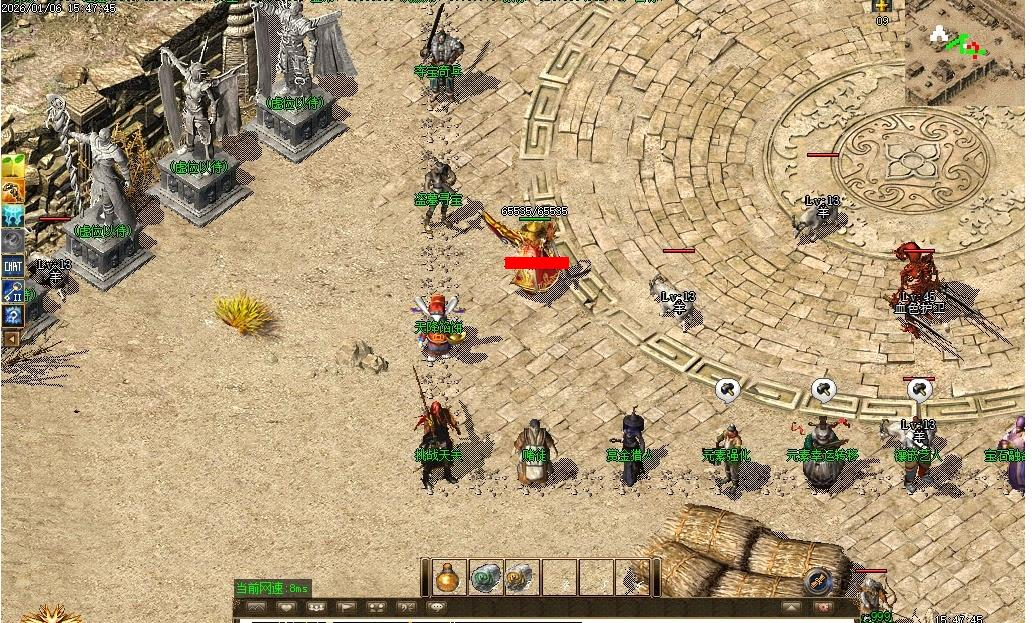The width and height of the screenshot is (1032, 623).
Task: Collapse the sidebar with the arrow button
Action: (x=11, y=339)
